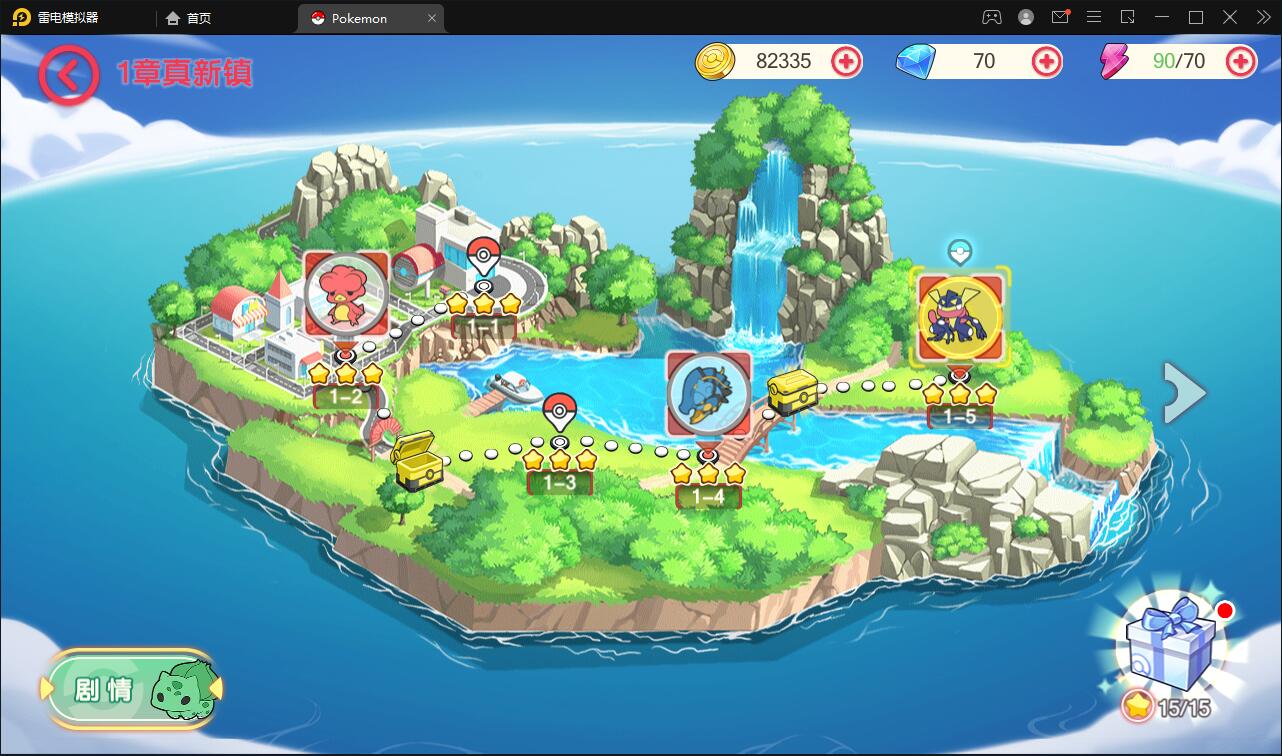Screen dimensions: 1282x756
Task: Select the Pokemon browser tab
Action: (362, 17)
